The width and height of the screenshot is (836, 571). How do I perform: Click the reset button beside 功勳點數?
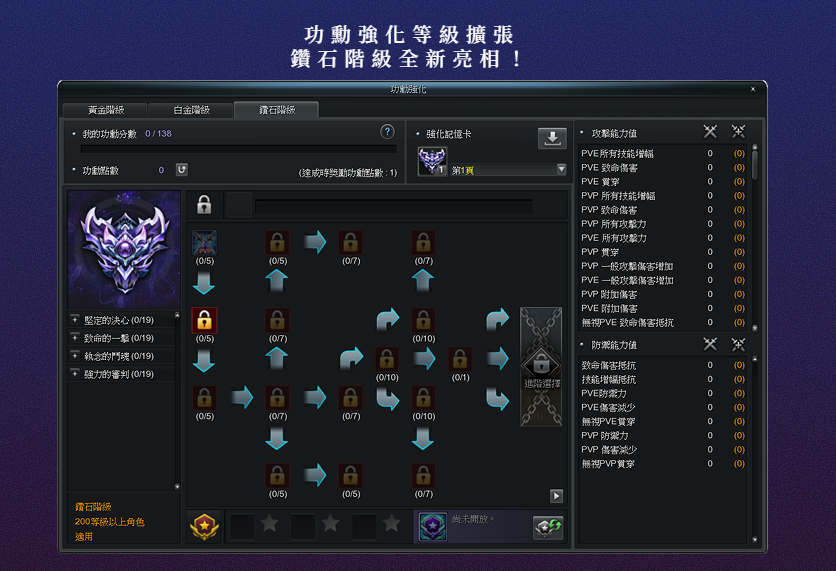point(182,170)
